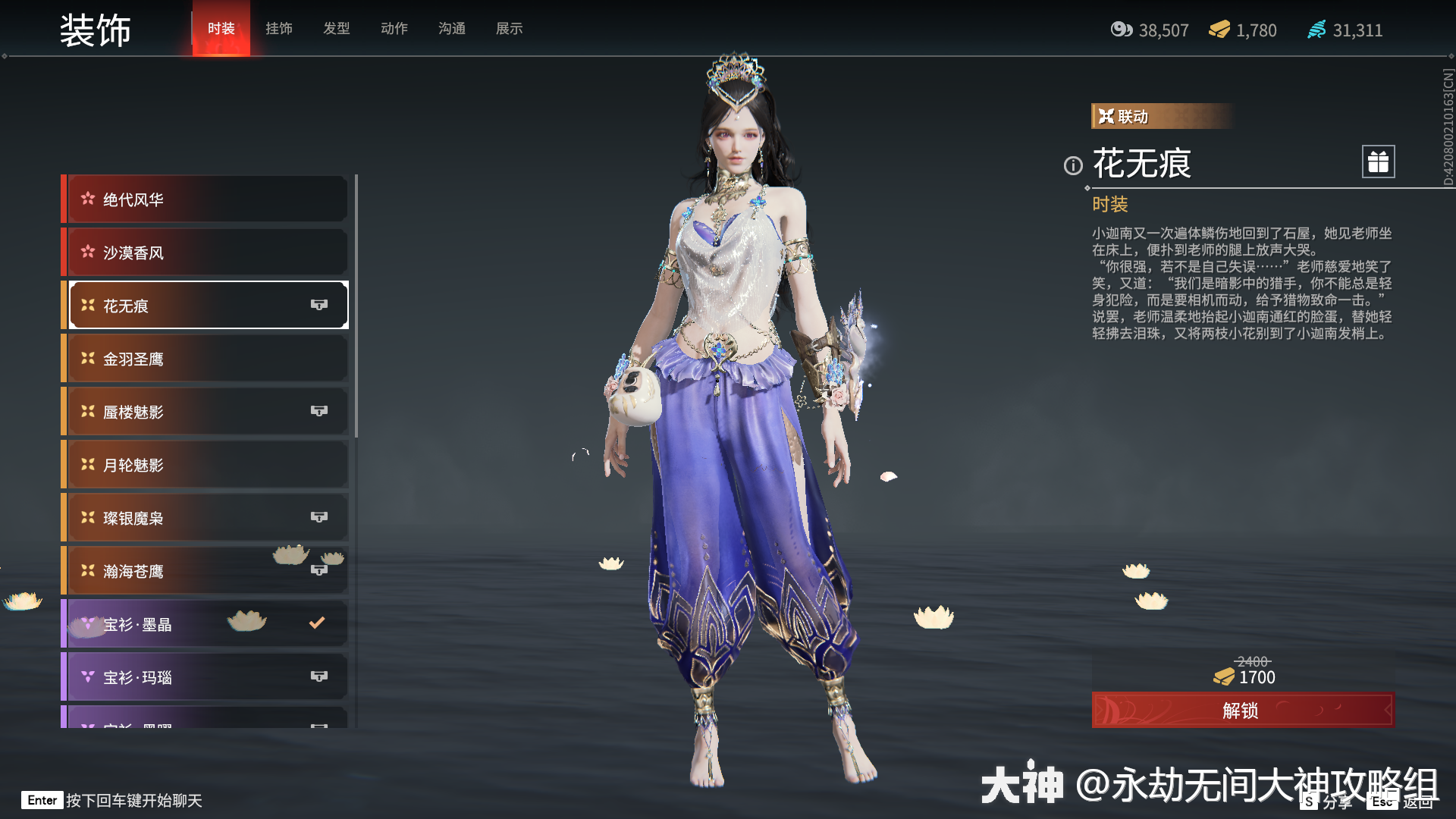1456x819 pixels.
Task: Open the 展示 tab
Action: pos(509,29)
